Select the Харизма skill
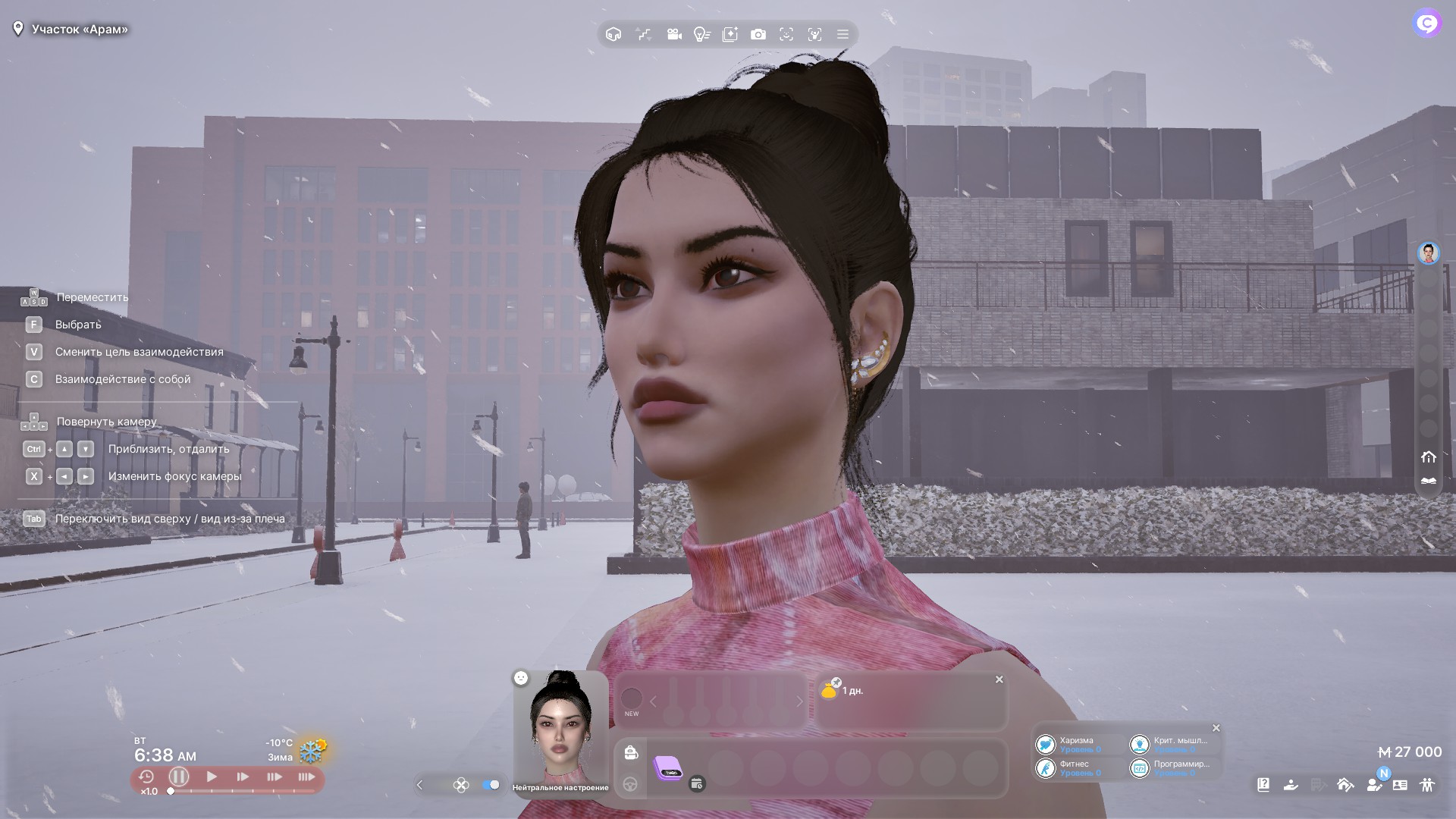The height and width of the screenshot is (819, 1456). pyautogui.click(x=1069, y=745)
